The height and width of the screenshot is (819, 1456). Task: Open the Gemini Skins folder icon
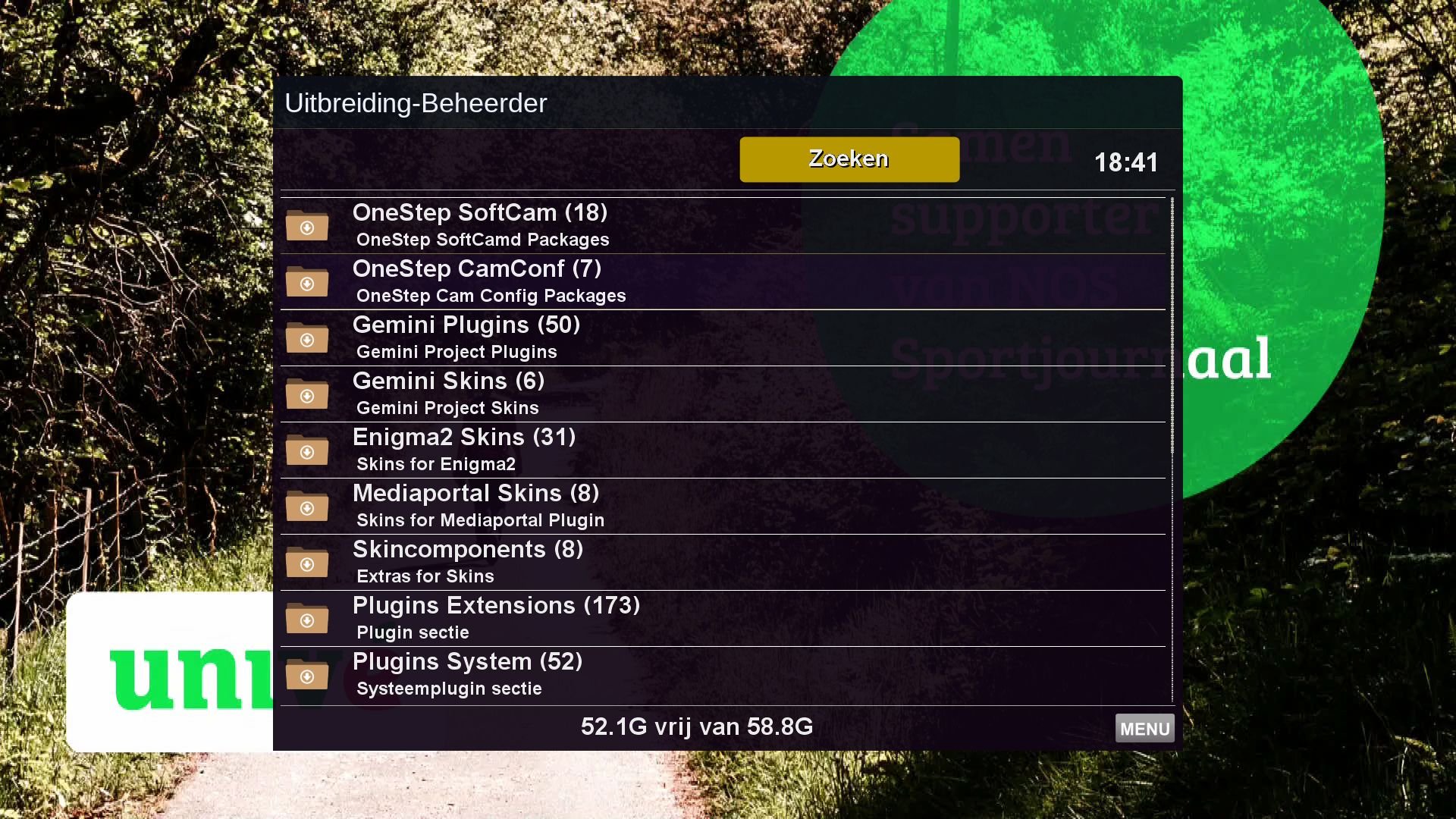point(306,394)
